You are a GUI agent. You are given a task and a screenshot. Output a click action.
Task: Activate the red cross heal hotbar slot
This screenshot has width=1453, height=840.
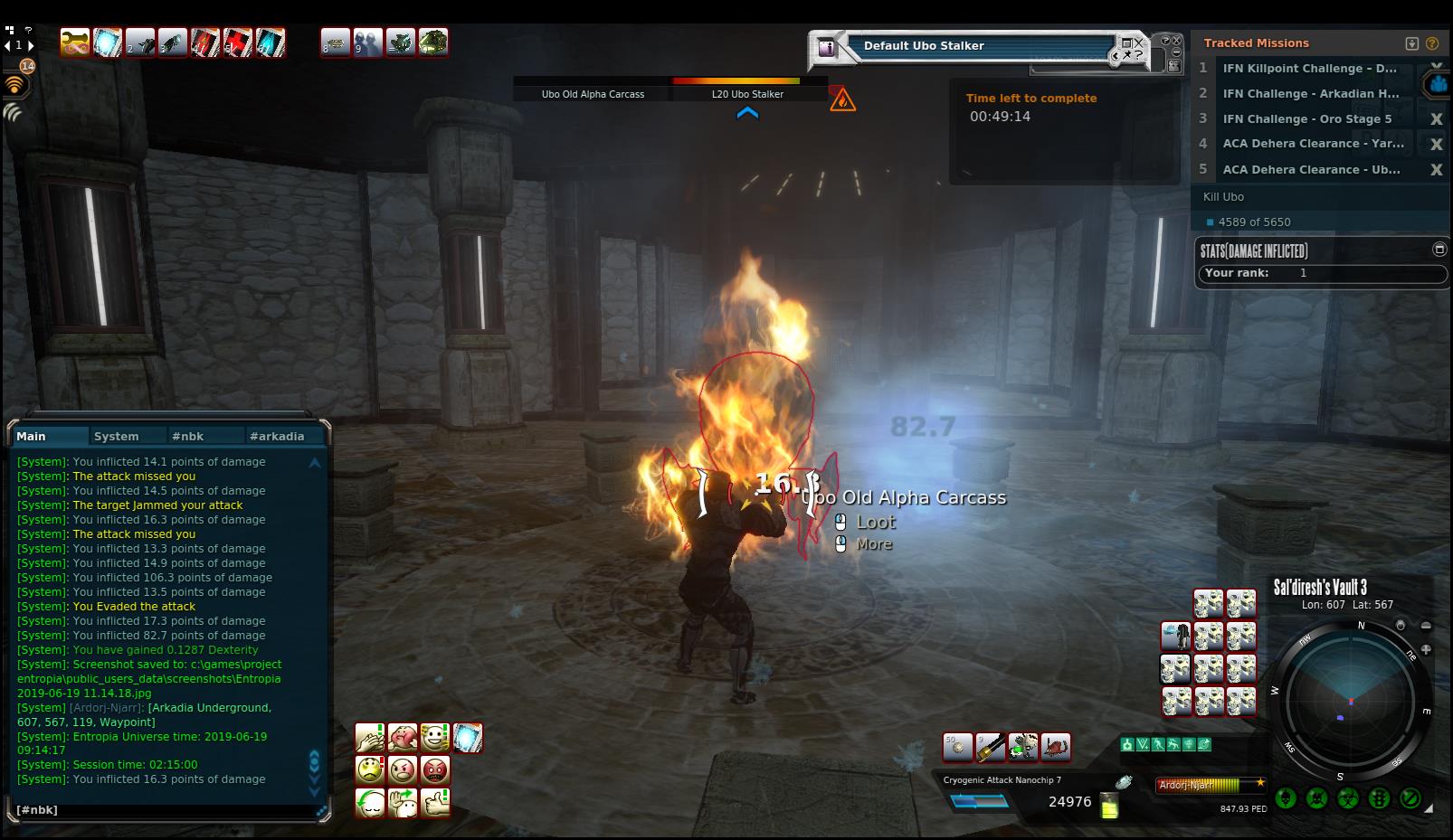coord(237,42)
